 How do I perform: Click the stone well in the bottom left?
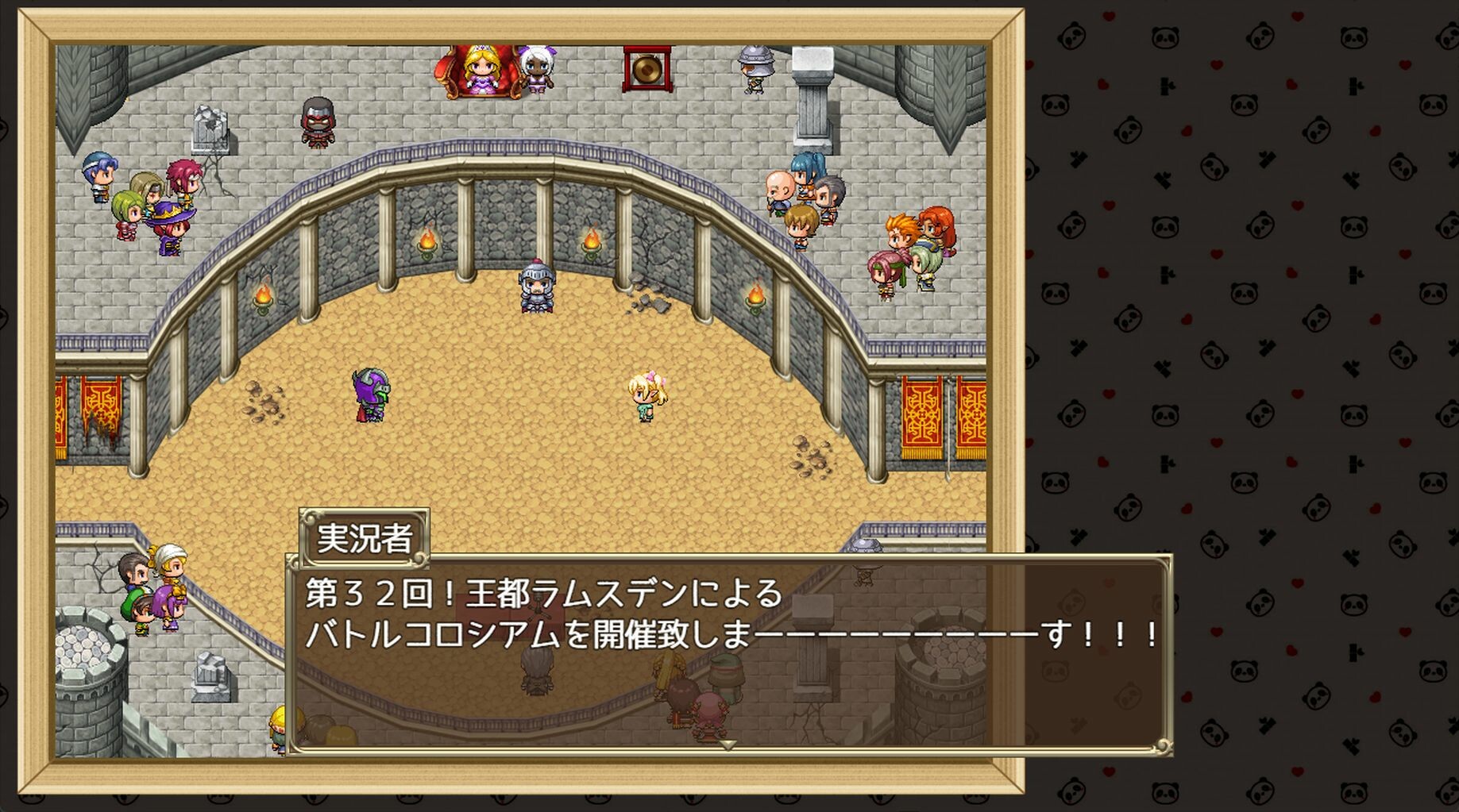(x=87, y=659)
